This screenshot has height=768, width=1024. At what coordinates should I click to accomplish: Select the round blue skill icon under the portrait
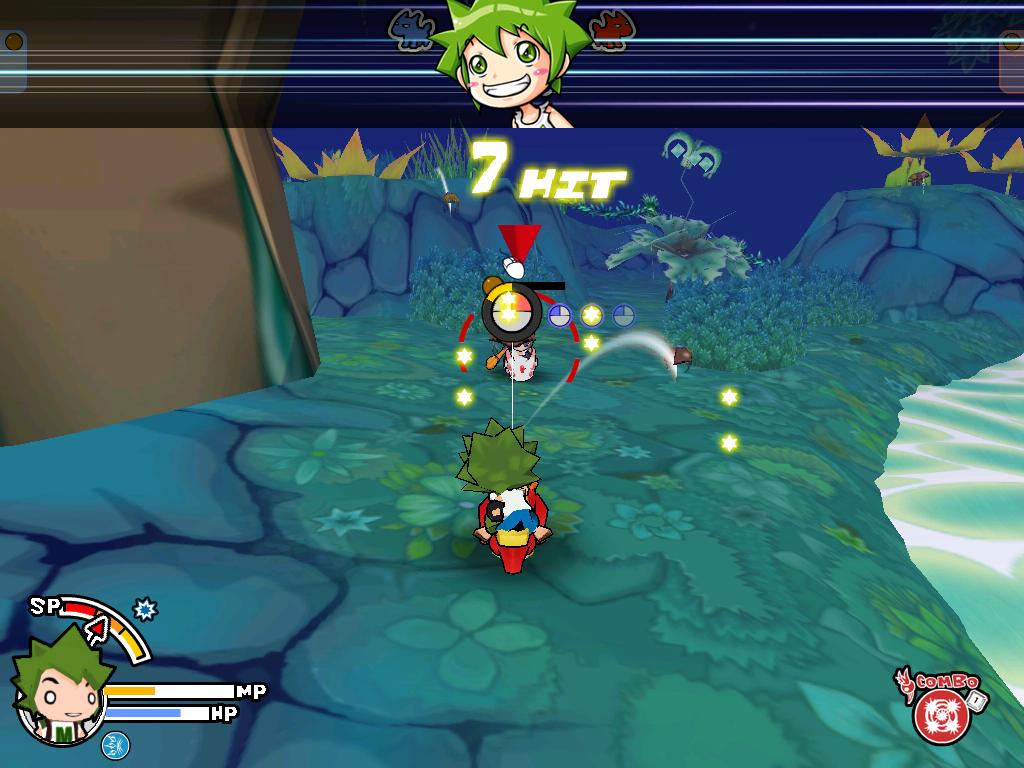(115, 744)
